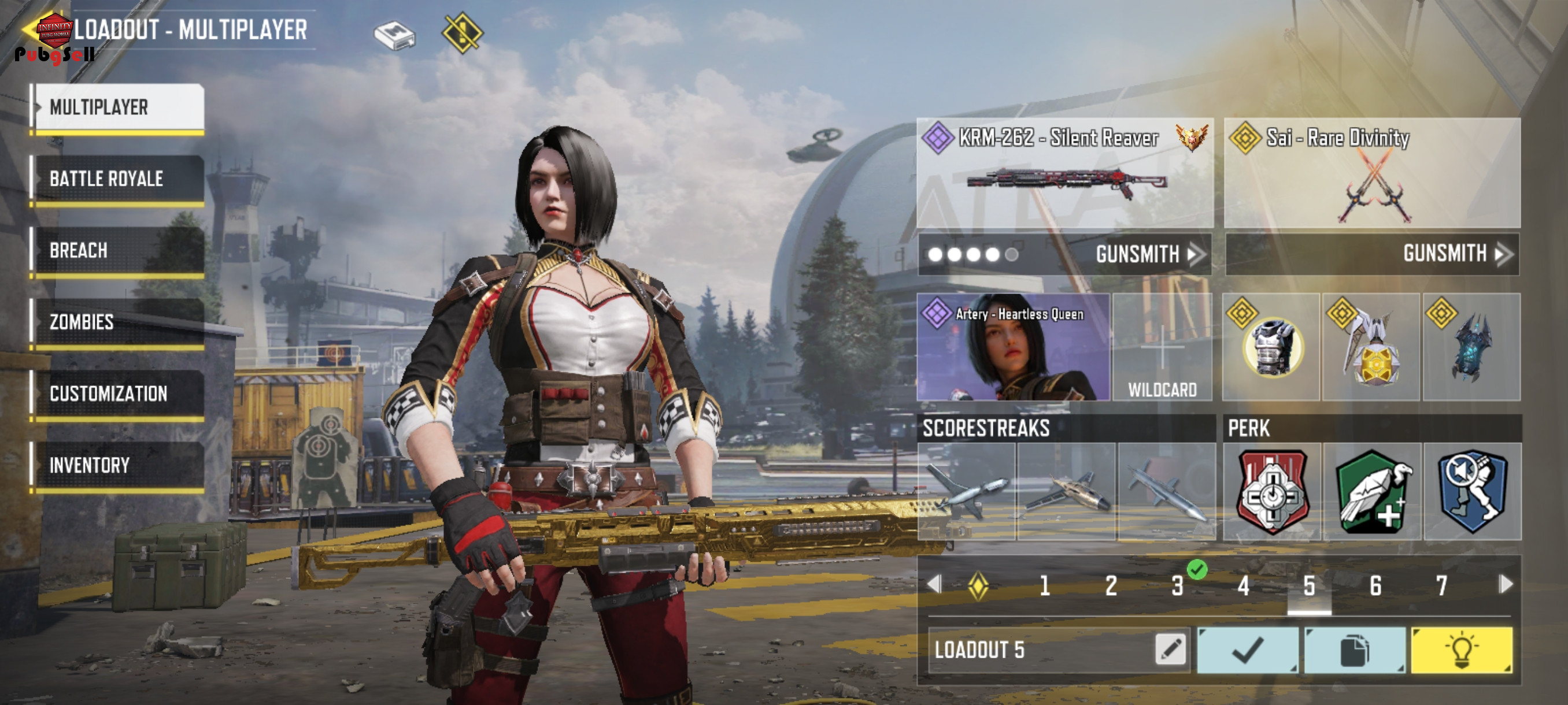
Task: Change the red shield perk slot
Action: click(1271, 492)
